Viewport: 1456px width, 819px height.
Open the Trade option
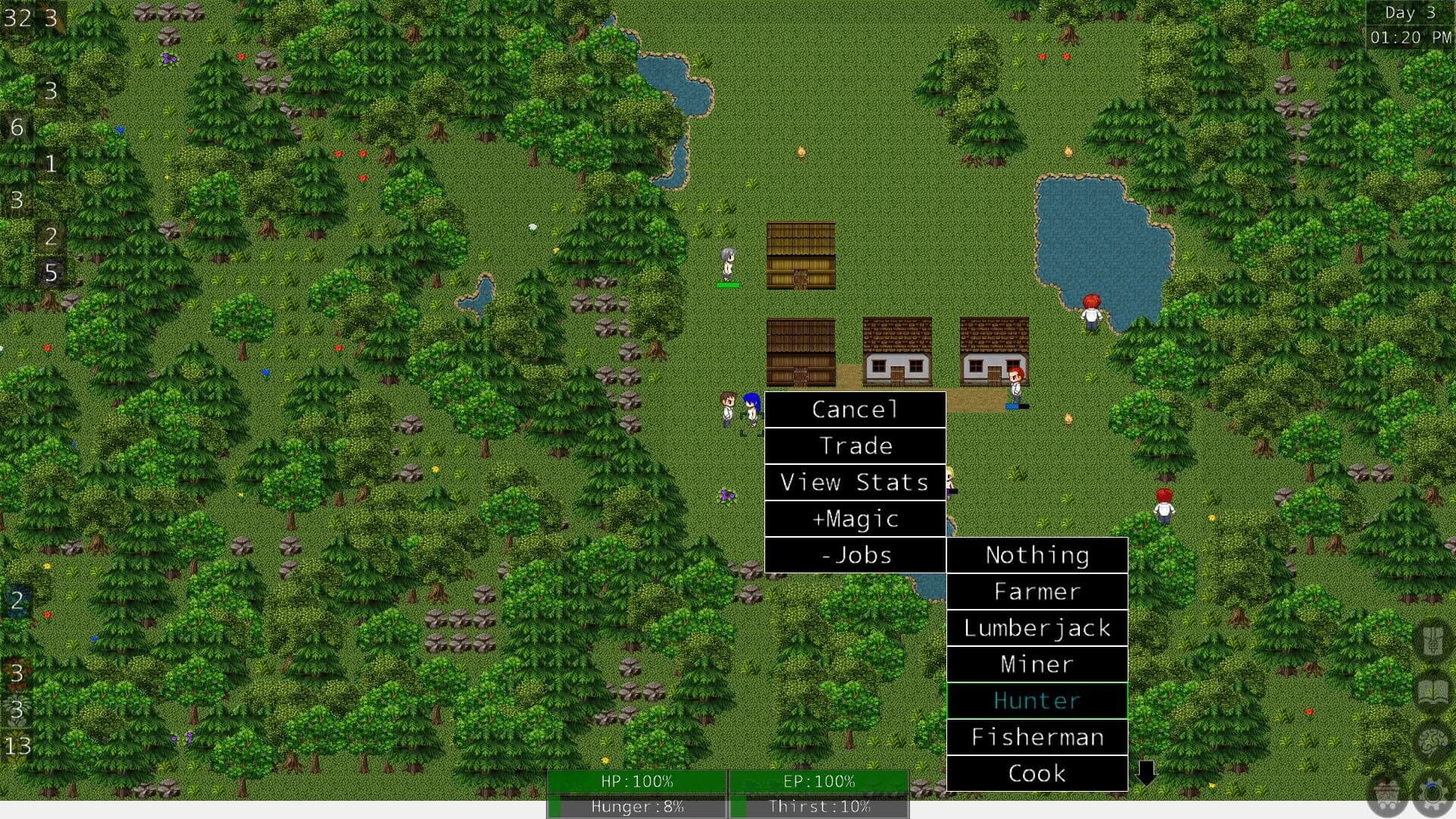pos(855,446)
